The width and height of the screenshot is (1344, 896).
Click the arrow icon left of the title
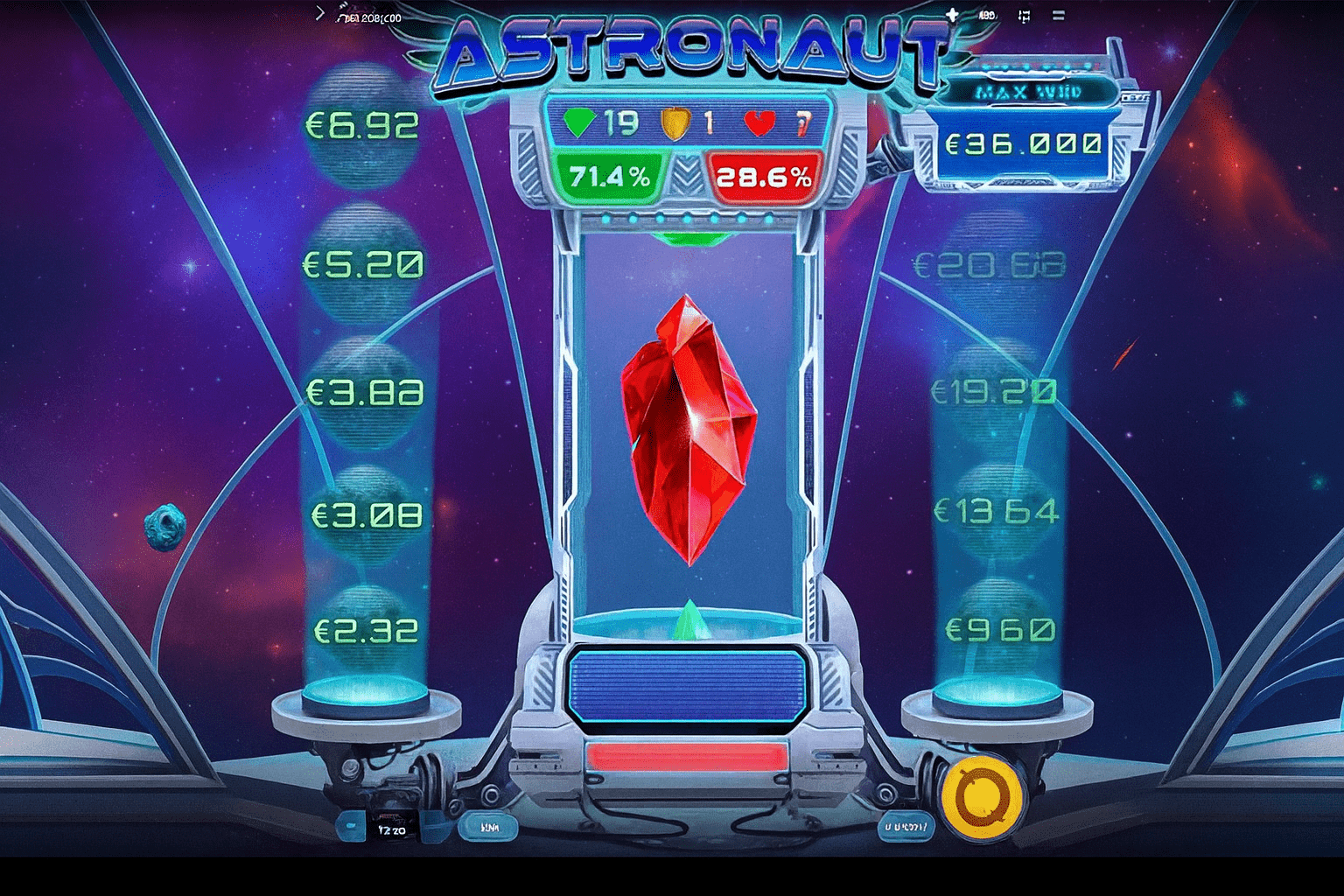(x=320, y=13)
